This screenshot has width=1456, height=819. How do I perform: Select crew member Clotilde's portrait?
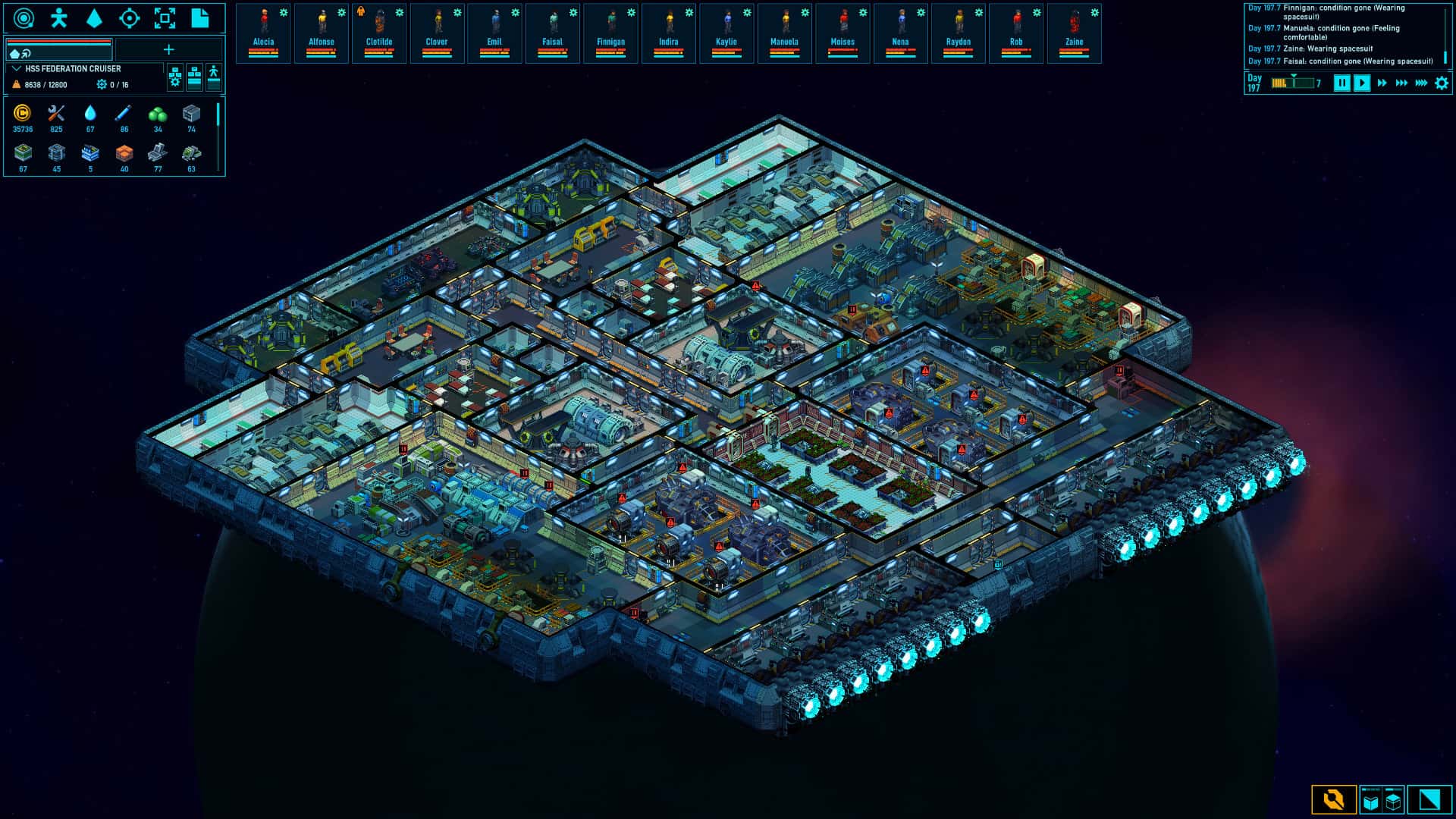click(379, 33)
